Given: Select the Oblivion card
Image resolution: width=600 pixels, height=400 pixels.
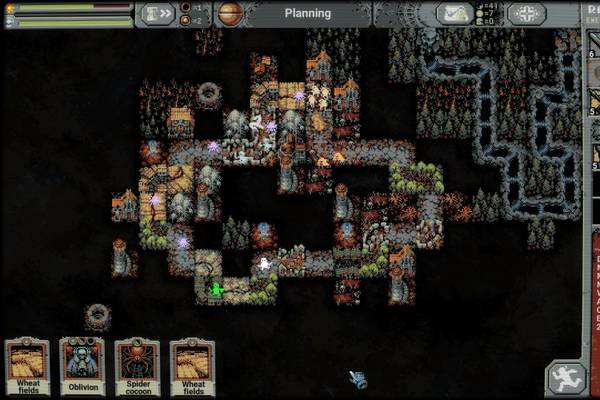Looking at the screenshot, I should [x=82, y=365].
